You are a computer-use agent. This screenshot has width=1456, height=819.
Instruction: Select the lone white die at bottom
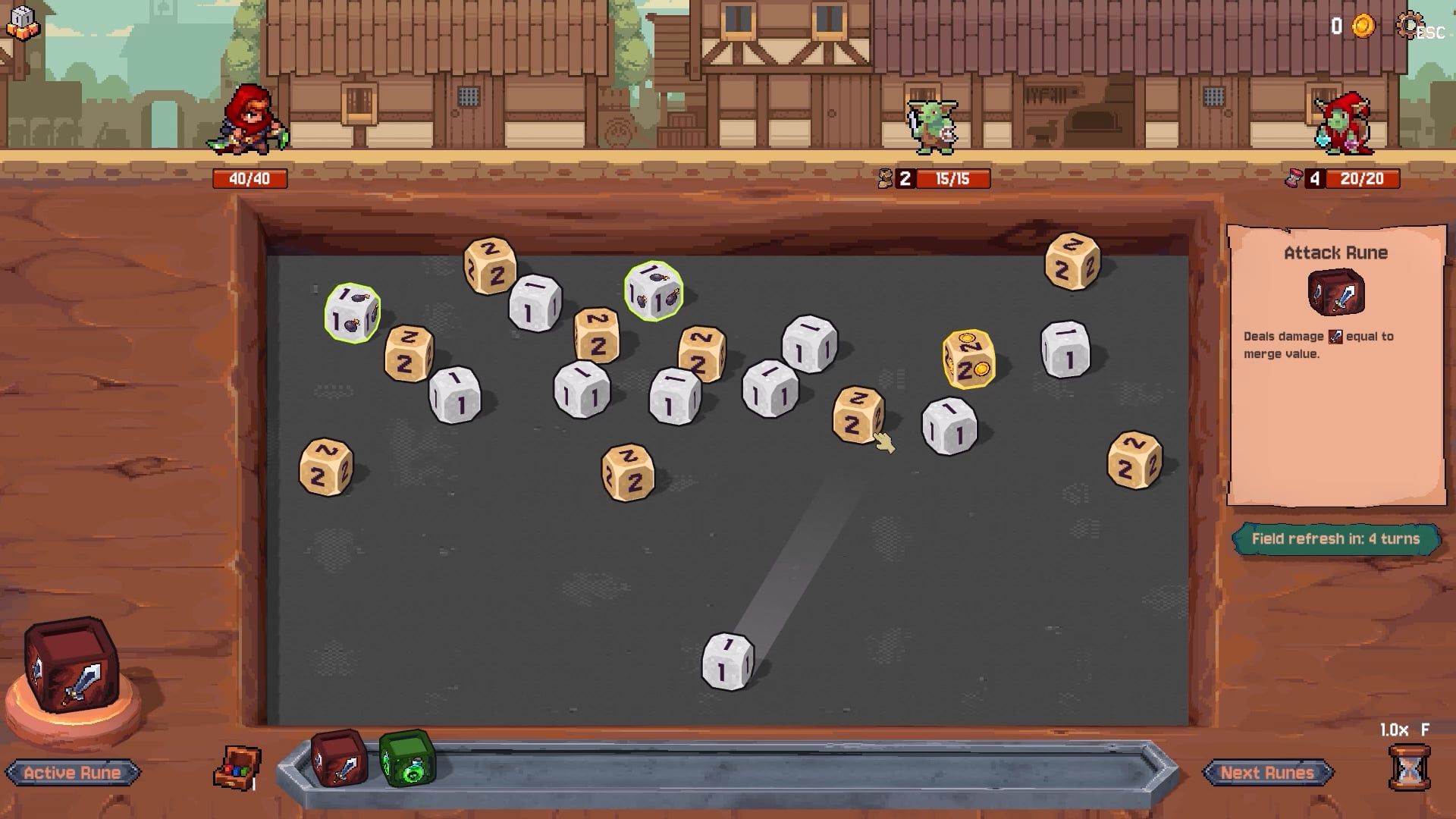(x=727, y=661)
